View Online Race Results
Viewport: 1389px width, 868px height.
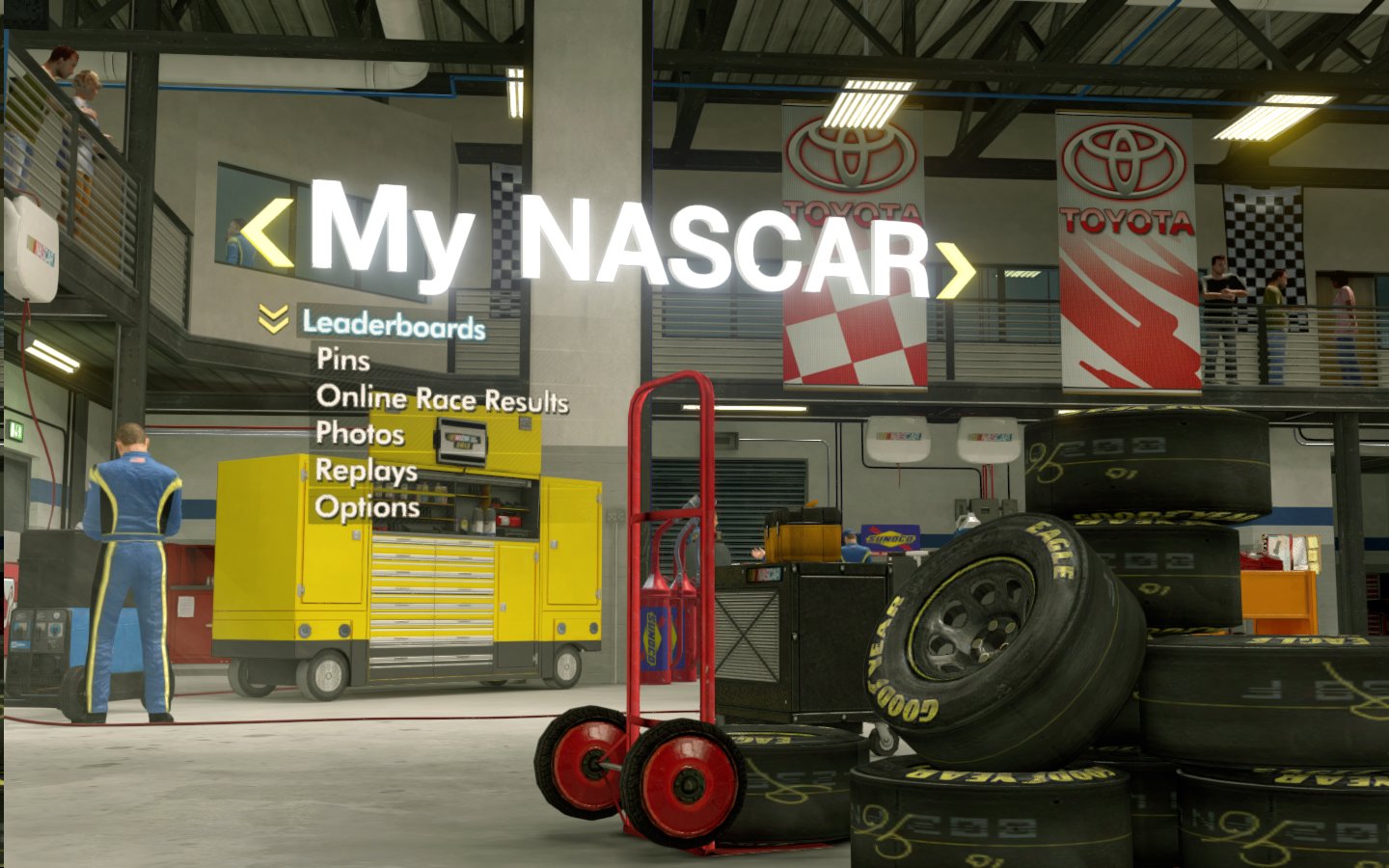(442, 398)
